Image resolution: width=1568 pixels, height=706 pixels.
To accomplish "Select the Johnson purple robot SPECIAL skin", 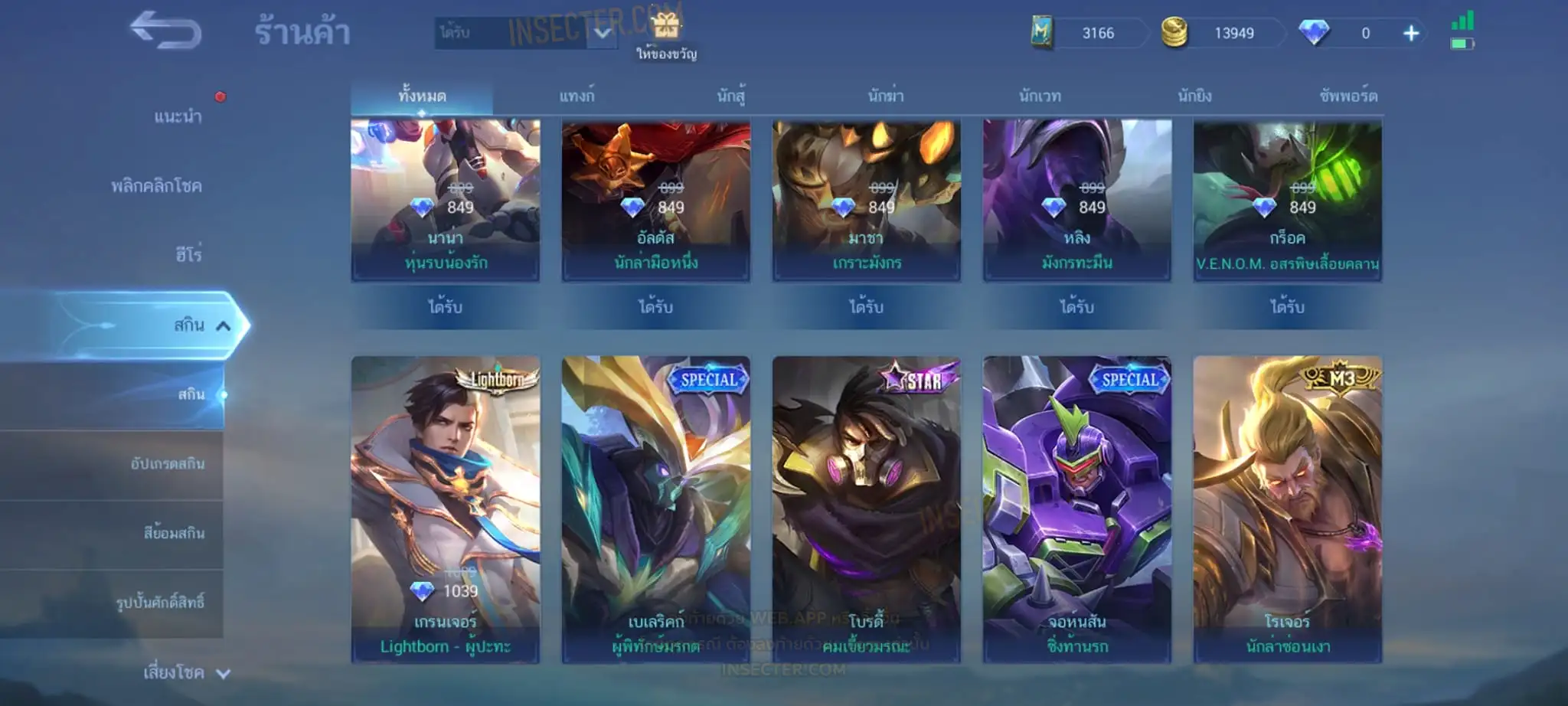I will click(1076, 508).
